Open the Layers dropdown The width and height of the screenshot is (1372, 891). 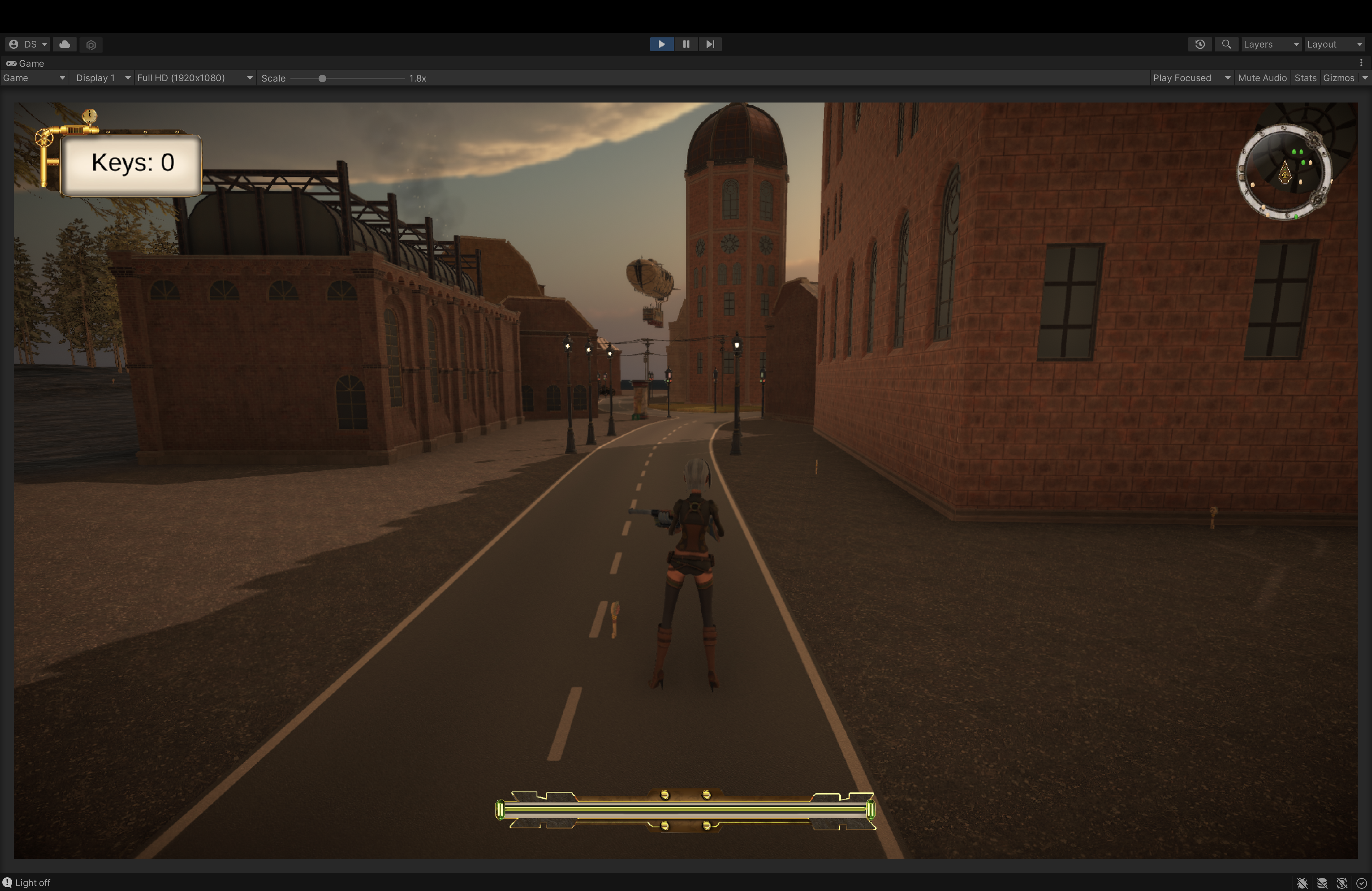tap(1271, 44)
